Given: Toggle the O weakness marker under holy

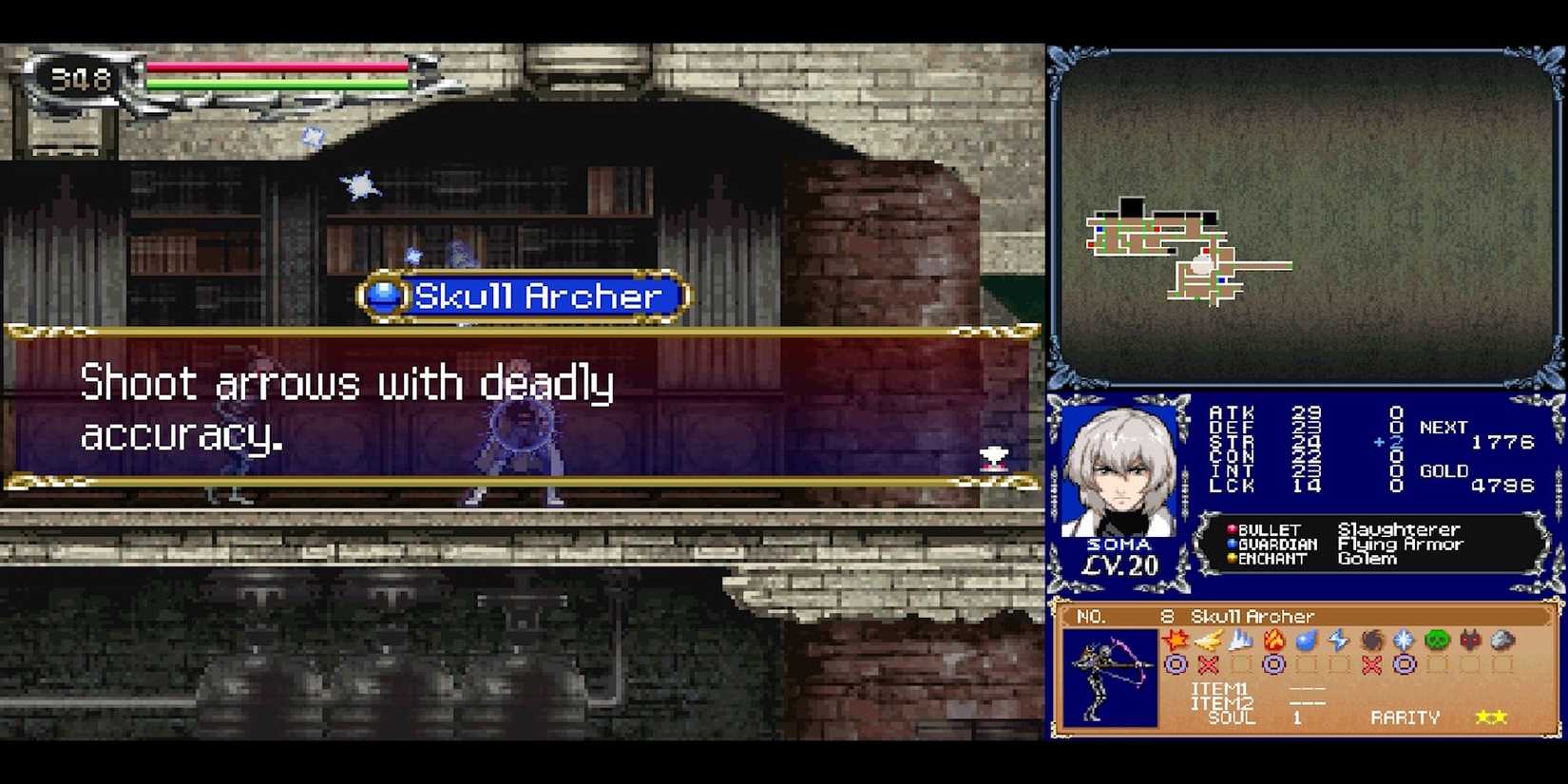Looking at the screenshot, I should pos(1404,665).
